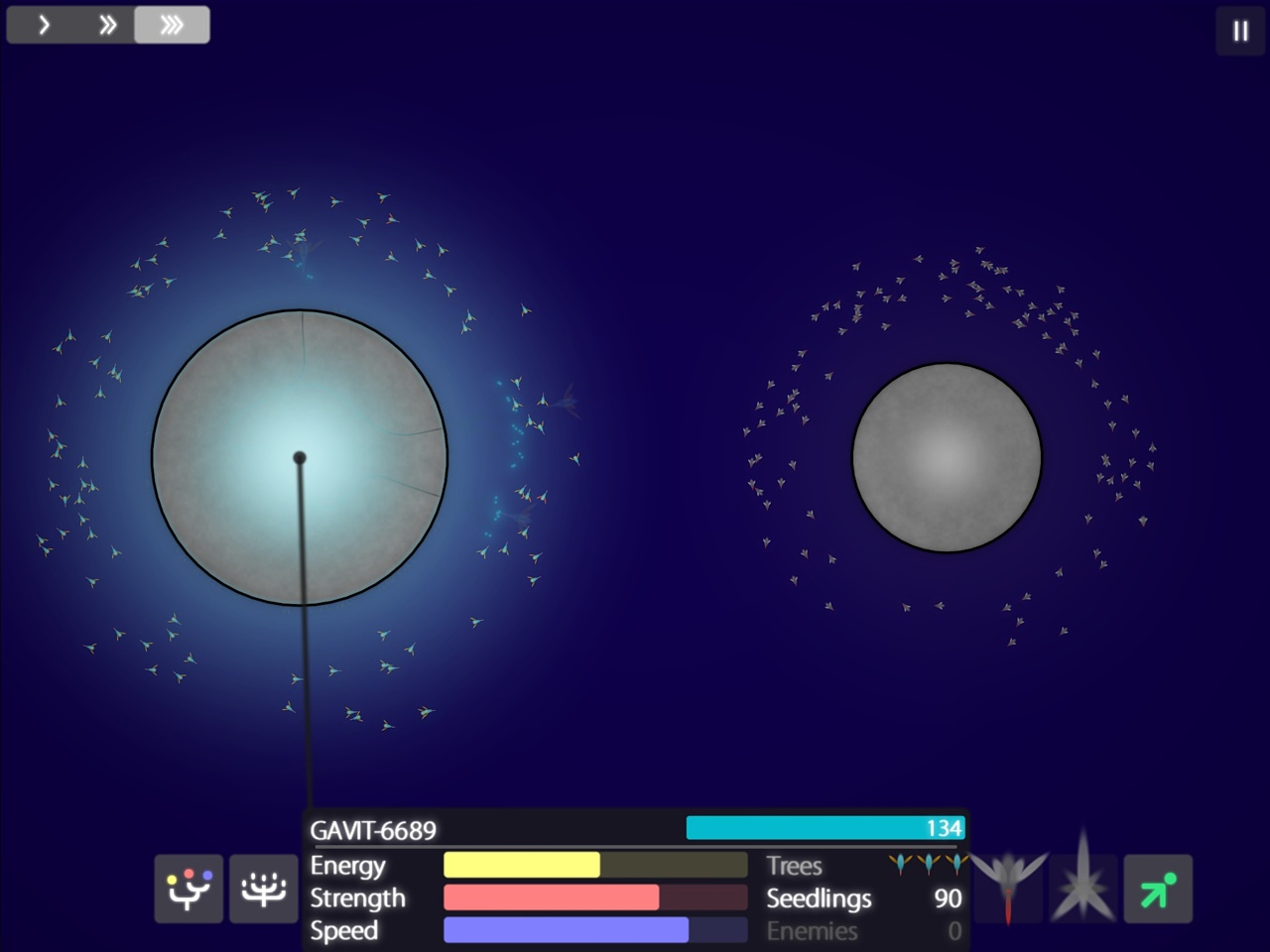Select the gray asteroid on the right
This screenshot has width=1270, height=952.
(x=946, y=456)
